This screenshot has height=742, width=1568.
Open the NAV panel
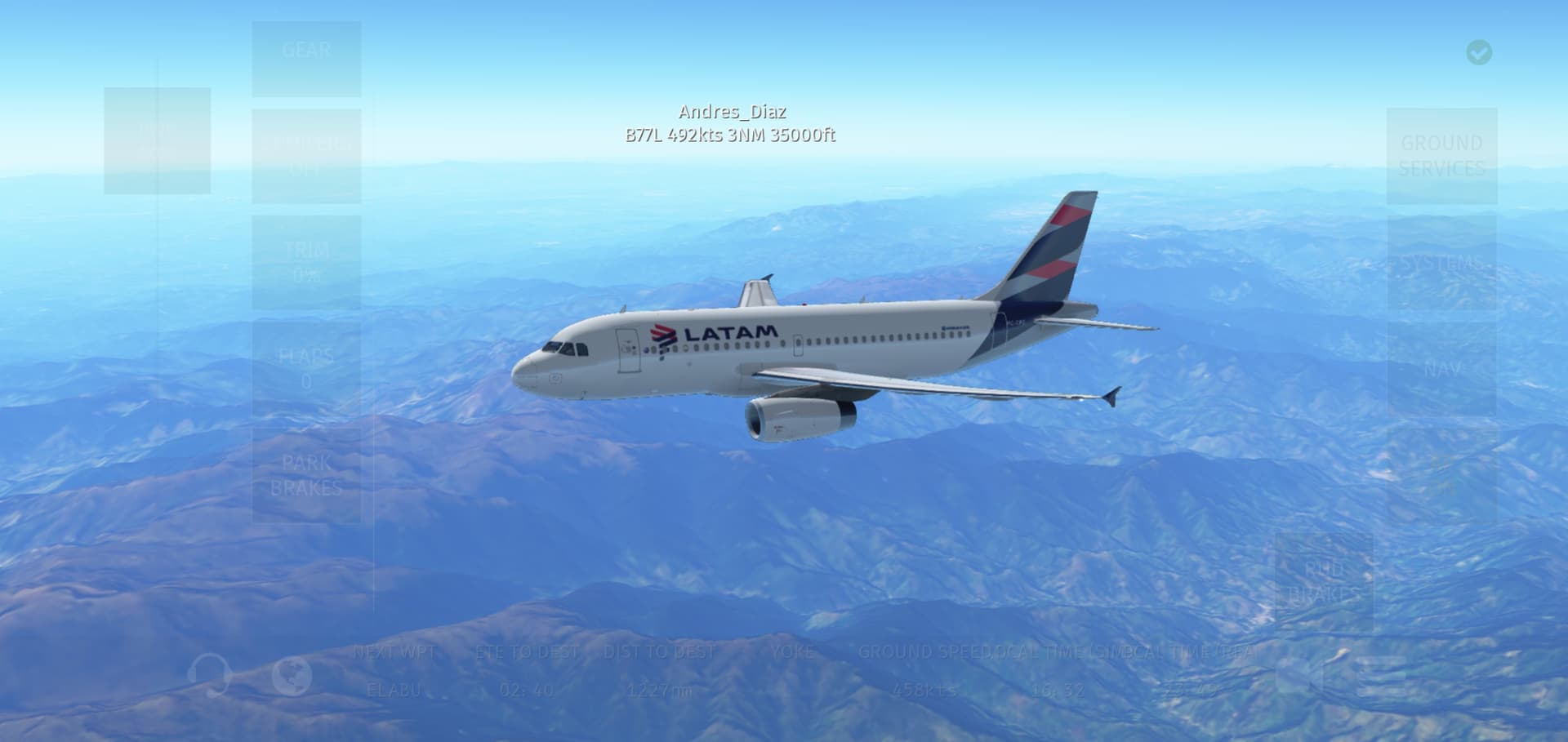pos(1441,368)
